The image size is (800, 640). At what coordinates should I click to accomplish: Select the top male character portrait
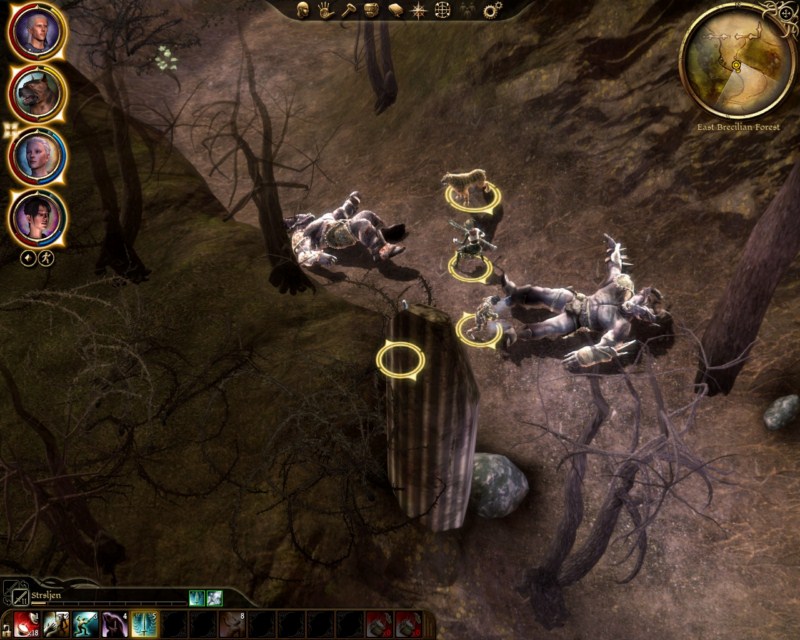click(x=37, y=33)
